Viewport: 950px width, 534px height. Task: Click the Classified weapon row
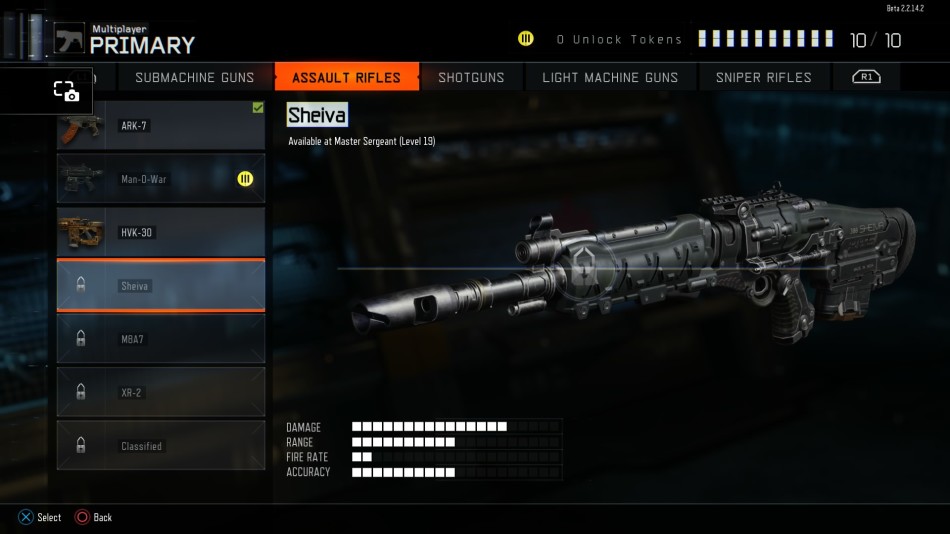pos(161,446)
